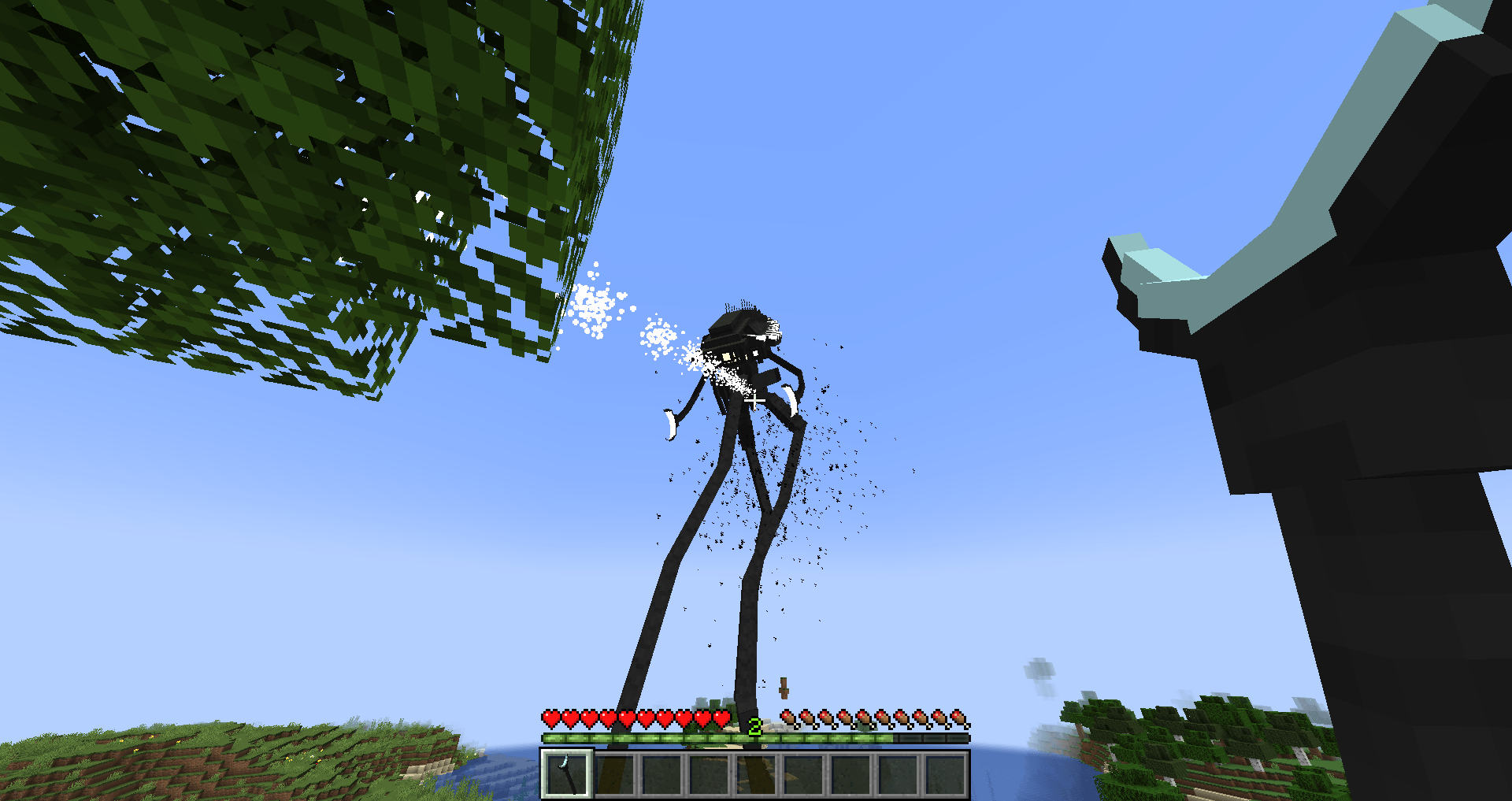Click the last heart on the right
Image resolution: width=1512 pixels, height=801 pixels.
721,718
